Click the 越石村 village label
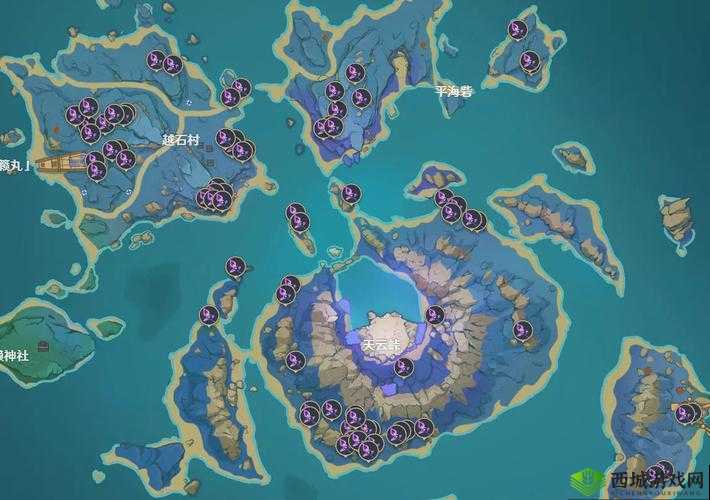710x500 pixels. pos(181,140)
